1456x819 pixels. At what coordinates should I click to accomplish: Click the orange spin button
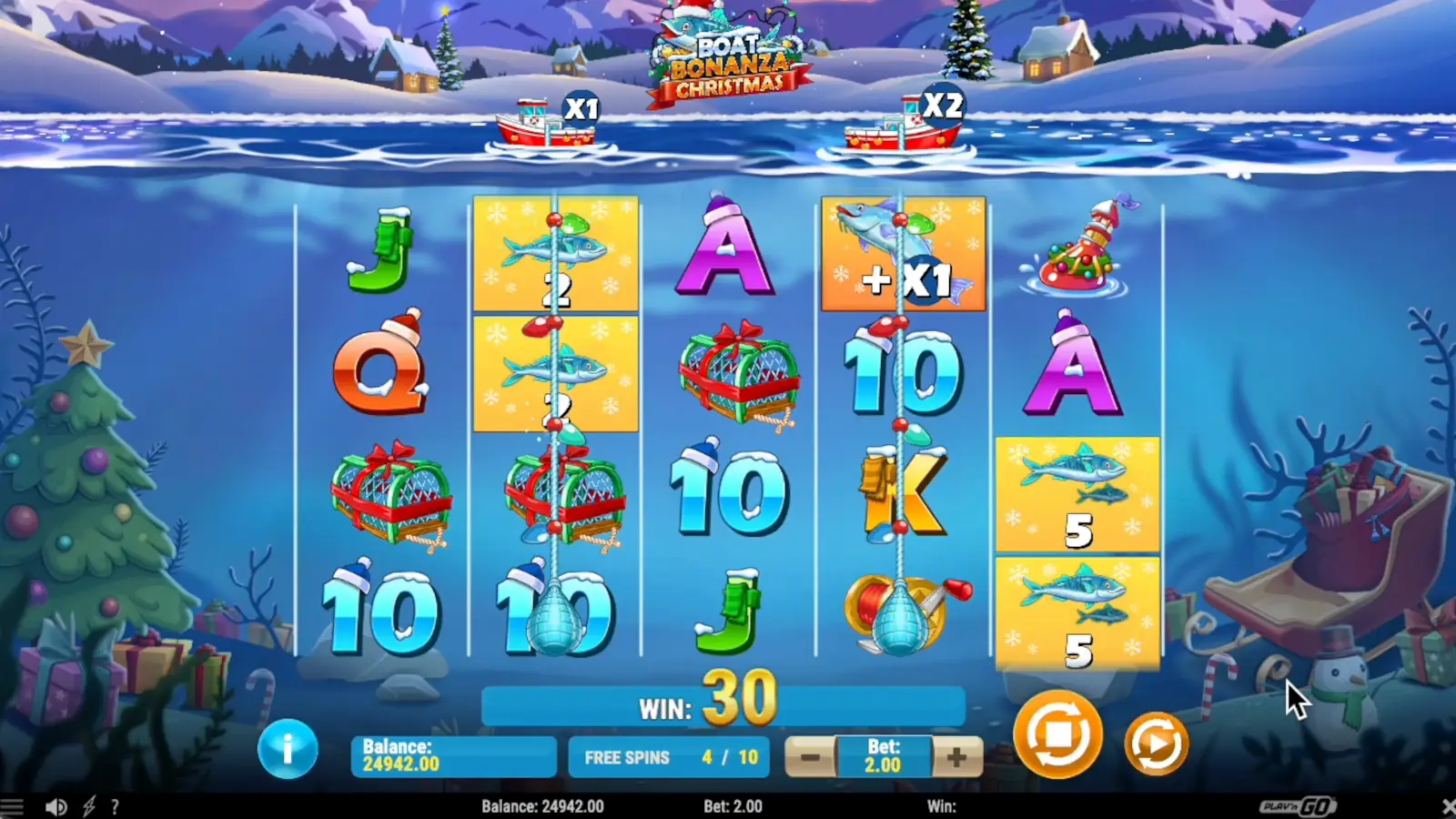1058,733
